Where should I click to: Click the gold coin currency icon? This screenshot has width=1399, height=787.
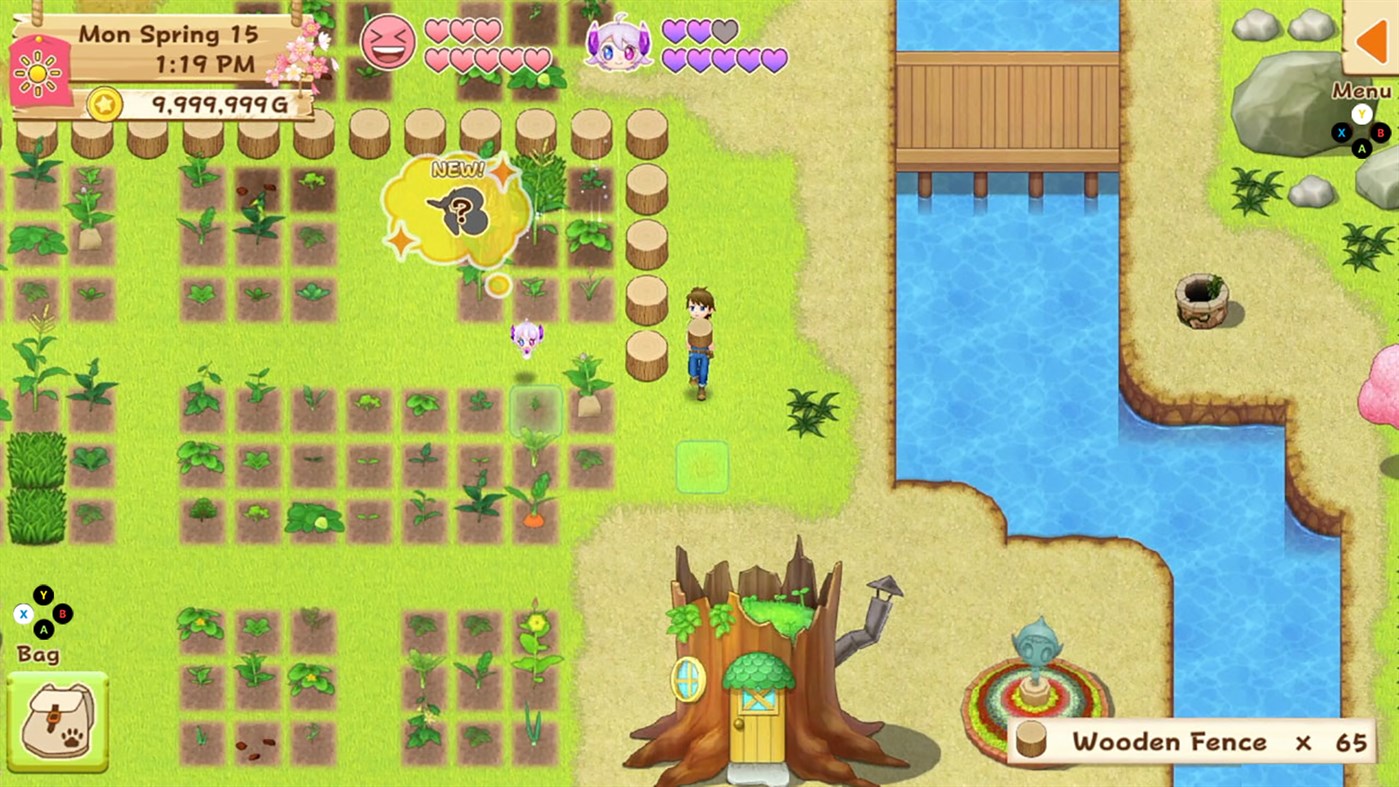click(x=103, y=103)
